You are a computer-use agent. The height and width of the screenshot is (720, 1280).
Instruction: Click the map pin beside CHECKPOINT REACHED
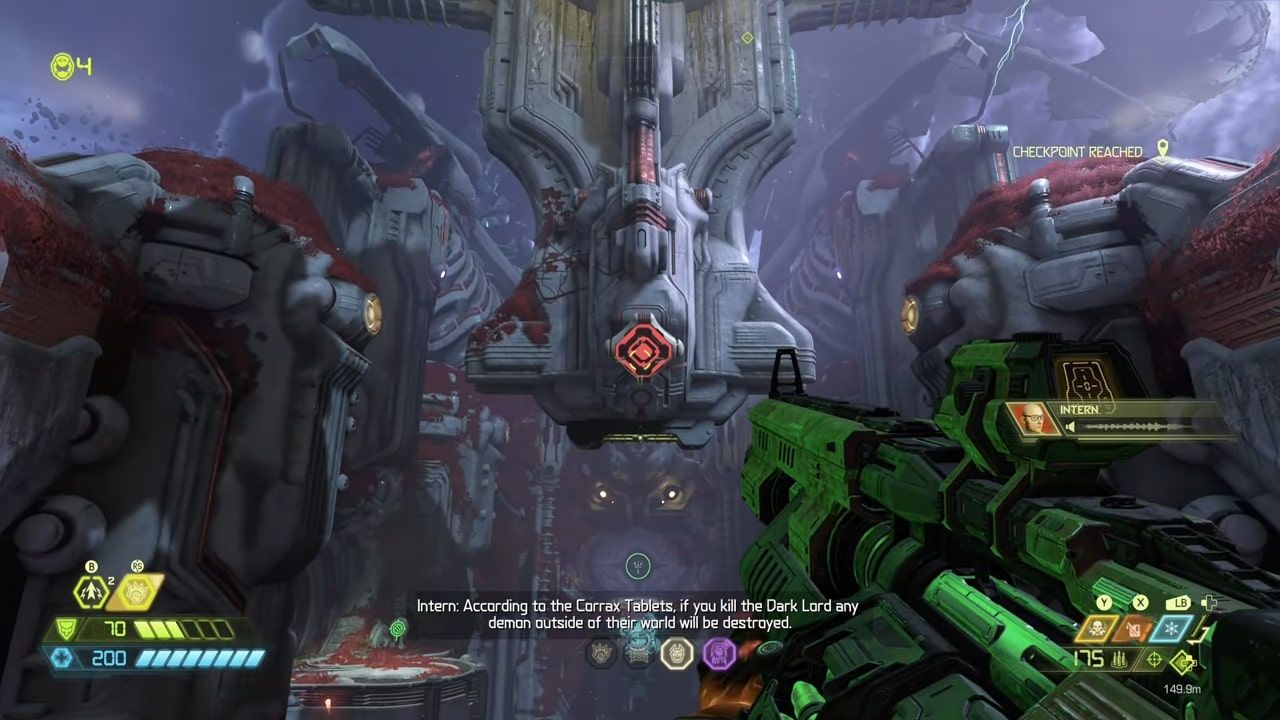(x=1163, y=147)
